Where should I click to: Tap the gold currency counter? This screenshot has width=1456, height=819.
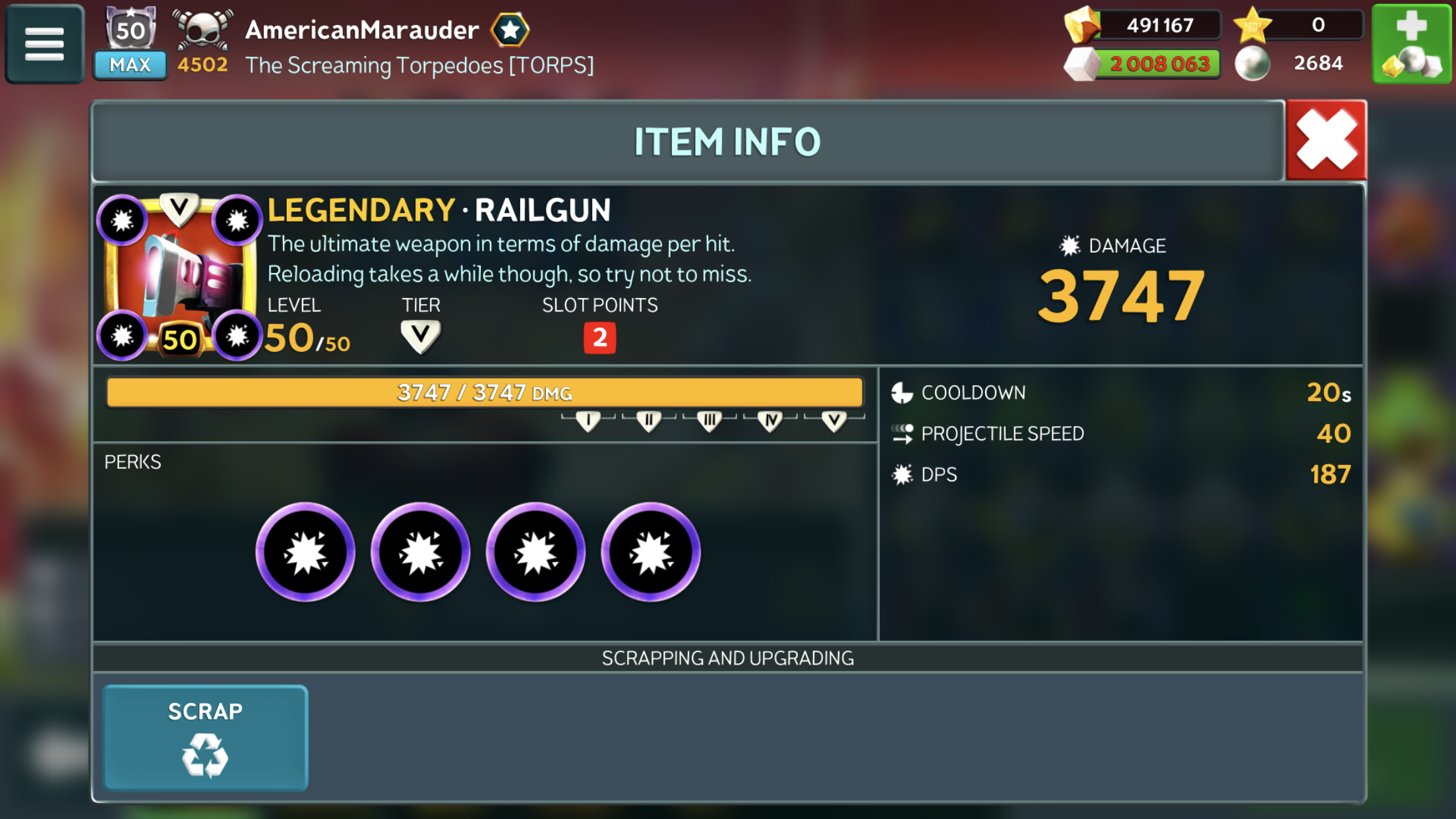click(1143, 25)
